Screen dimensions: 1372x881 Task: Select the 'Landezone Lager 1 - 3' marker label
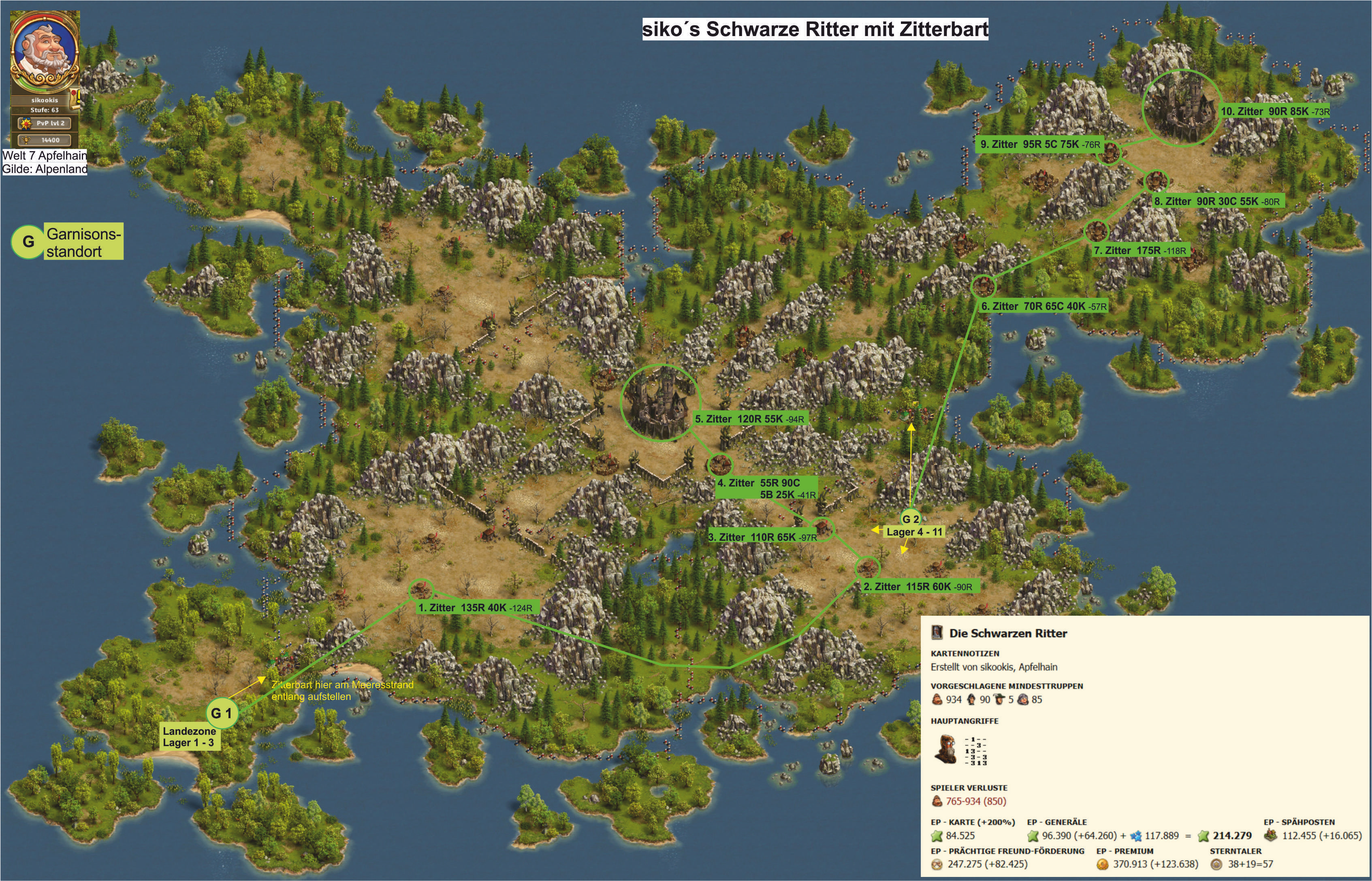click(x=190, y=737)
